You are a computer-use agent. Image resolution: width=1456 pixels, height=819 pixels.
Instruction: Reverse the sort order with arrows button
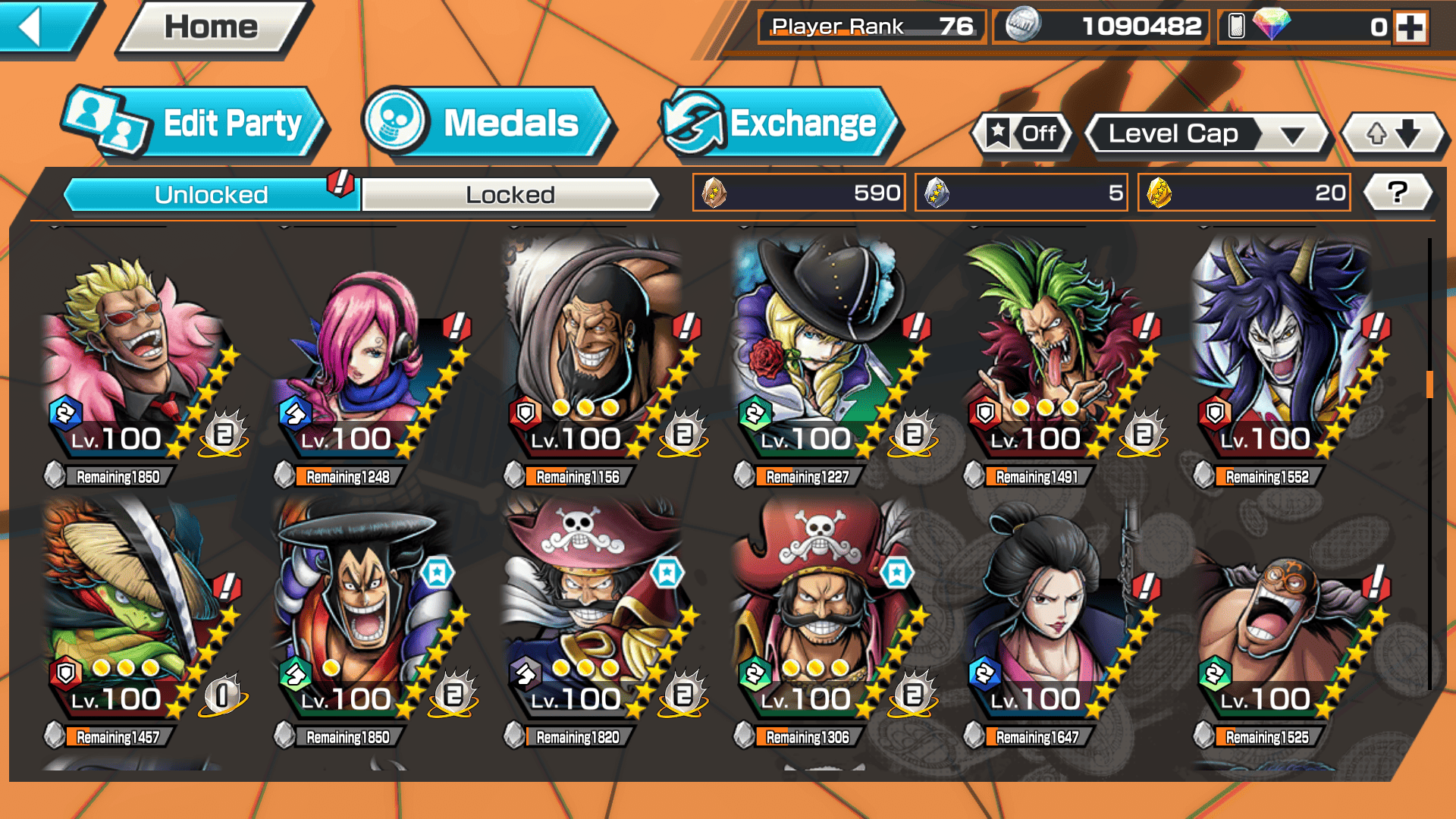tap(1394, 134)
